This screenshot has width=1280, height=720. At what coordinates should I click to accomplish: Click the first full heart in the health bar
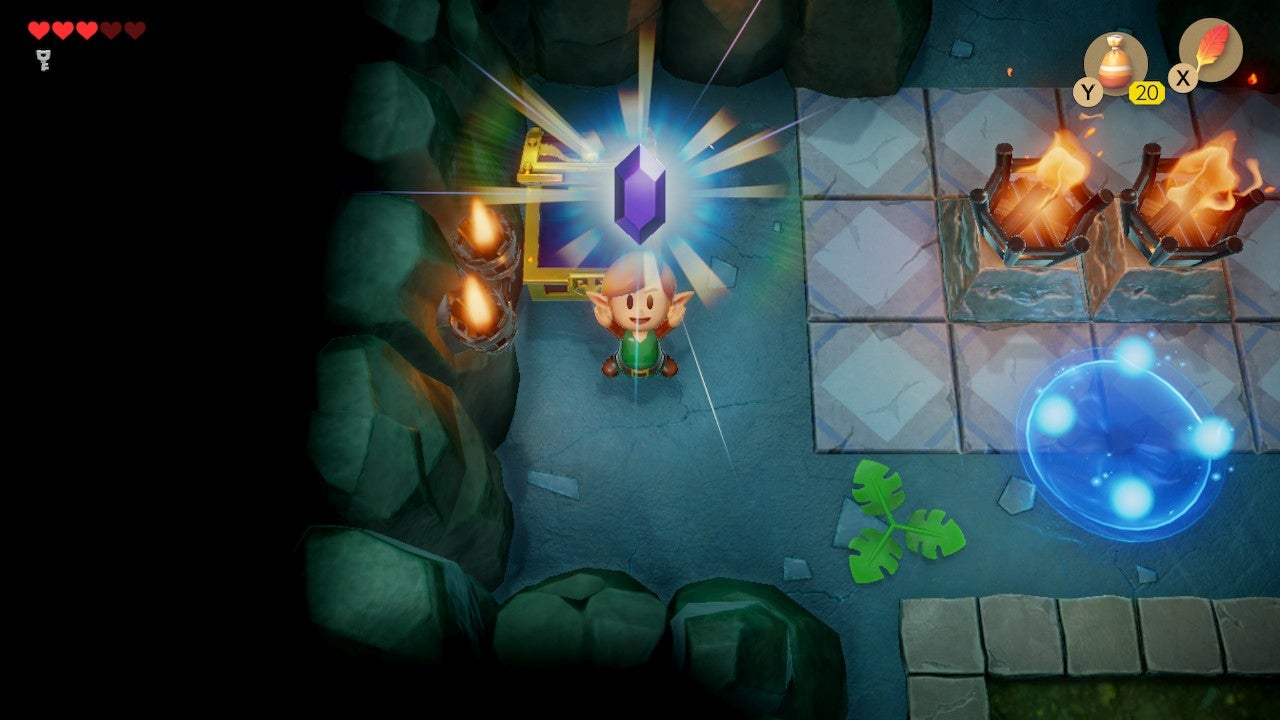(39, 29)
